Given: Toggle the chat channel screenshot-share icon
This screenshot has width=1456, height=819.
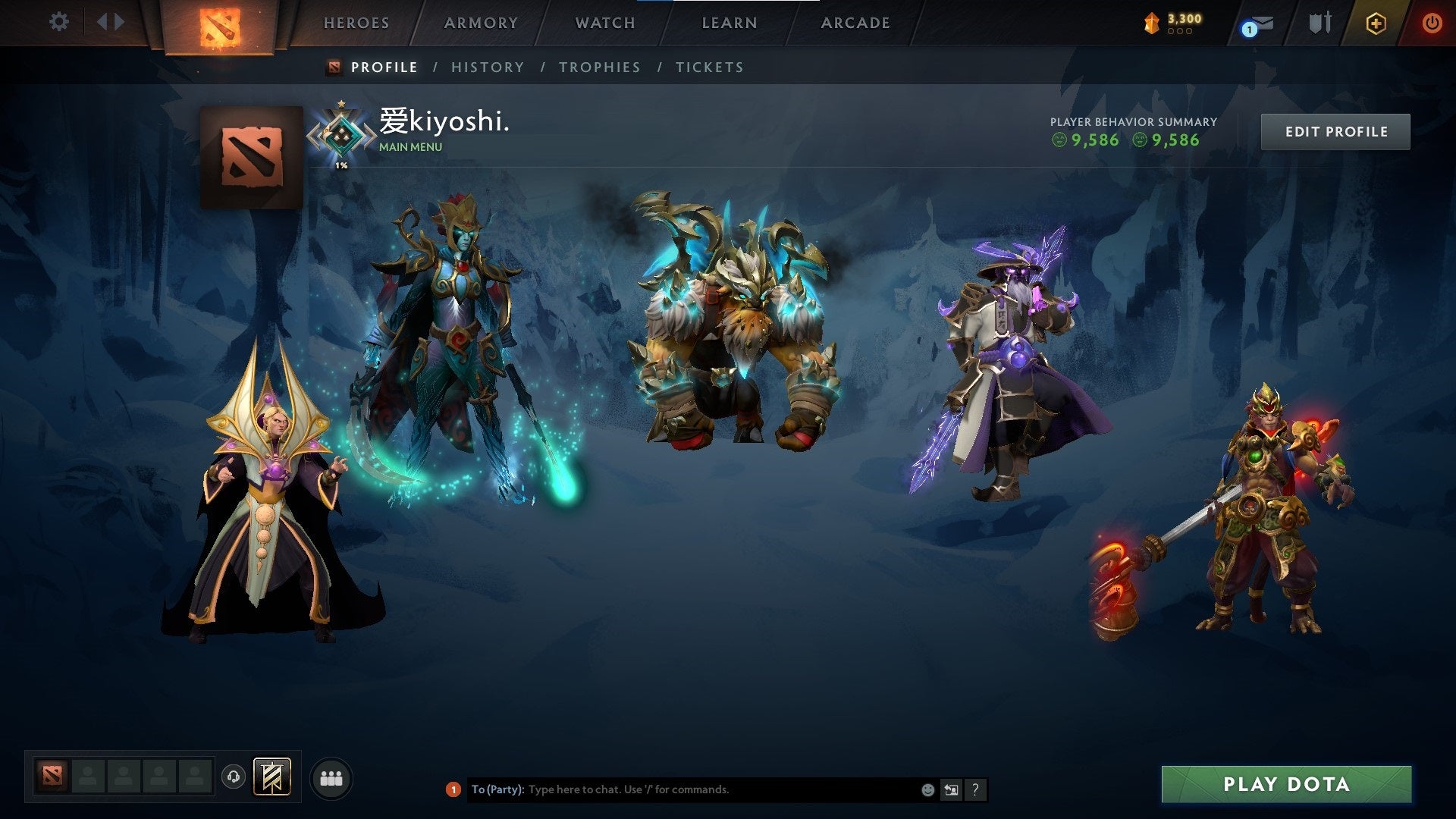Looking at the screenshot, I should coord(951,789).
